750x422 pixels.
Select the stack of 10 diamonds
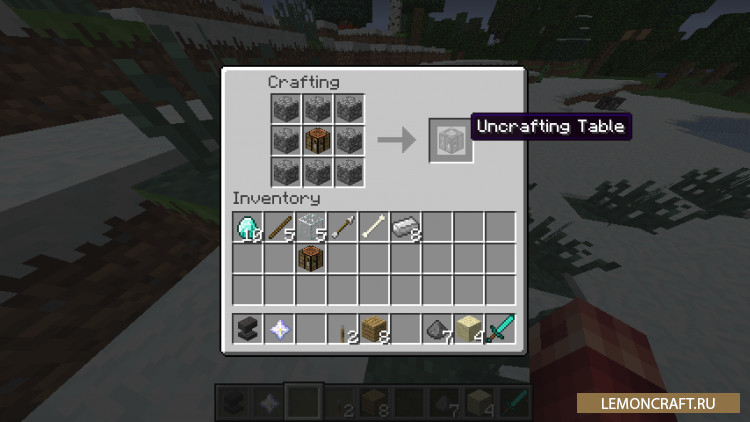click(x=248, y=227)
